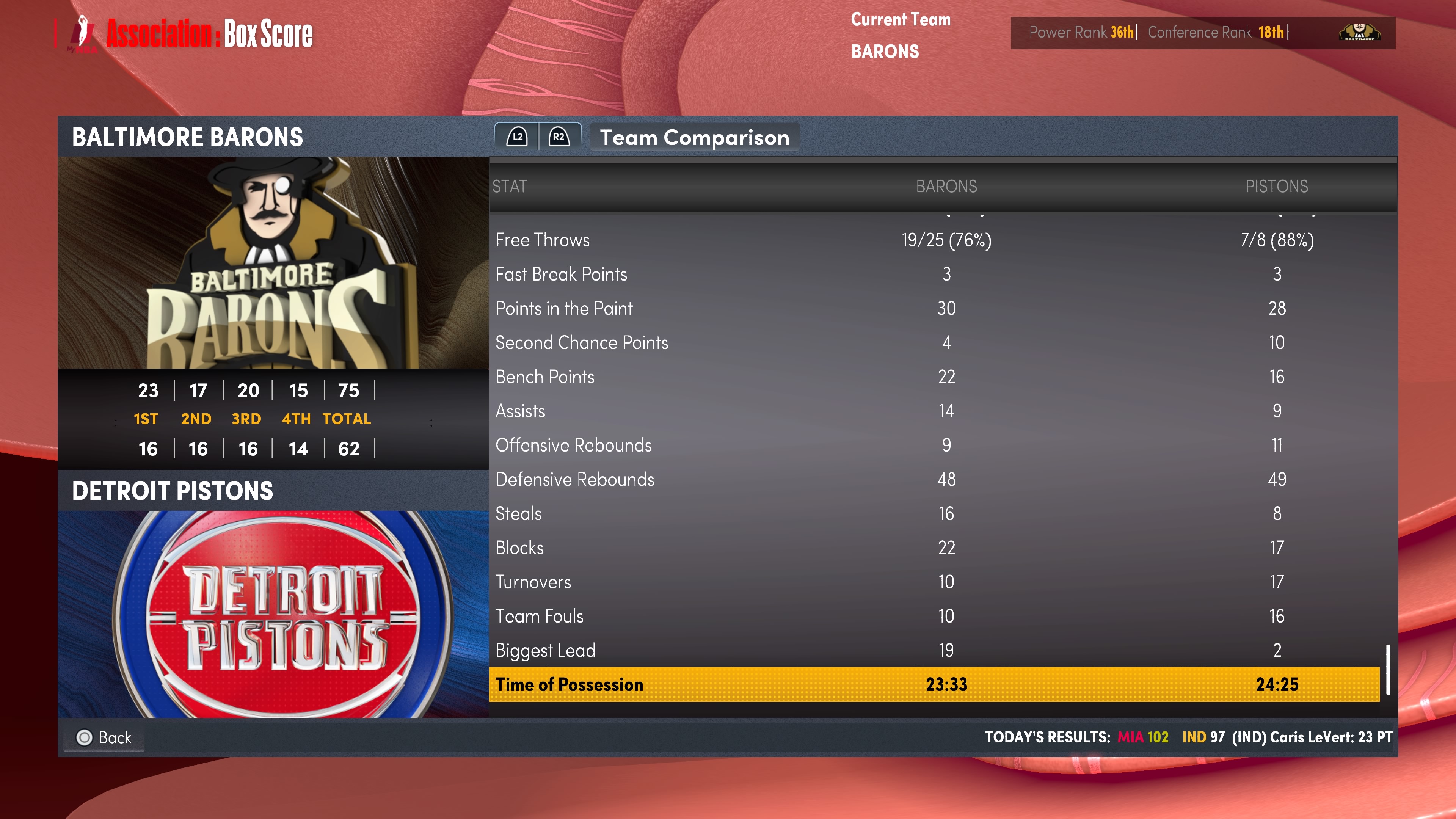Image resolution: width=1456 pixels, height=819 pixels.
Task: Select the Fast Break Points row
Action: coord(934,274)
